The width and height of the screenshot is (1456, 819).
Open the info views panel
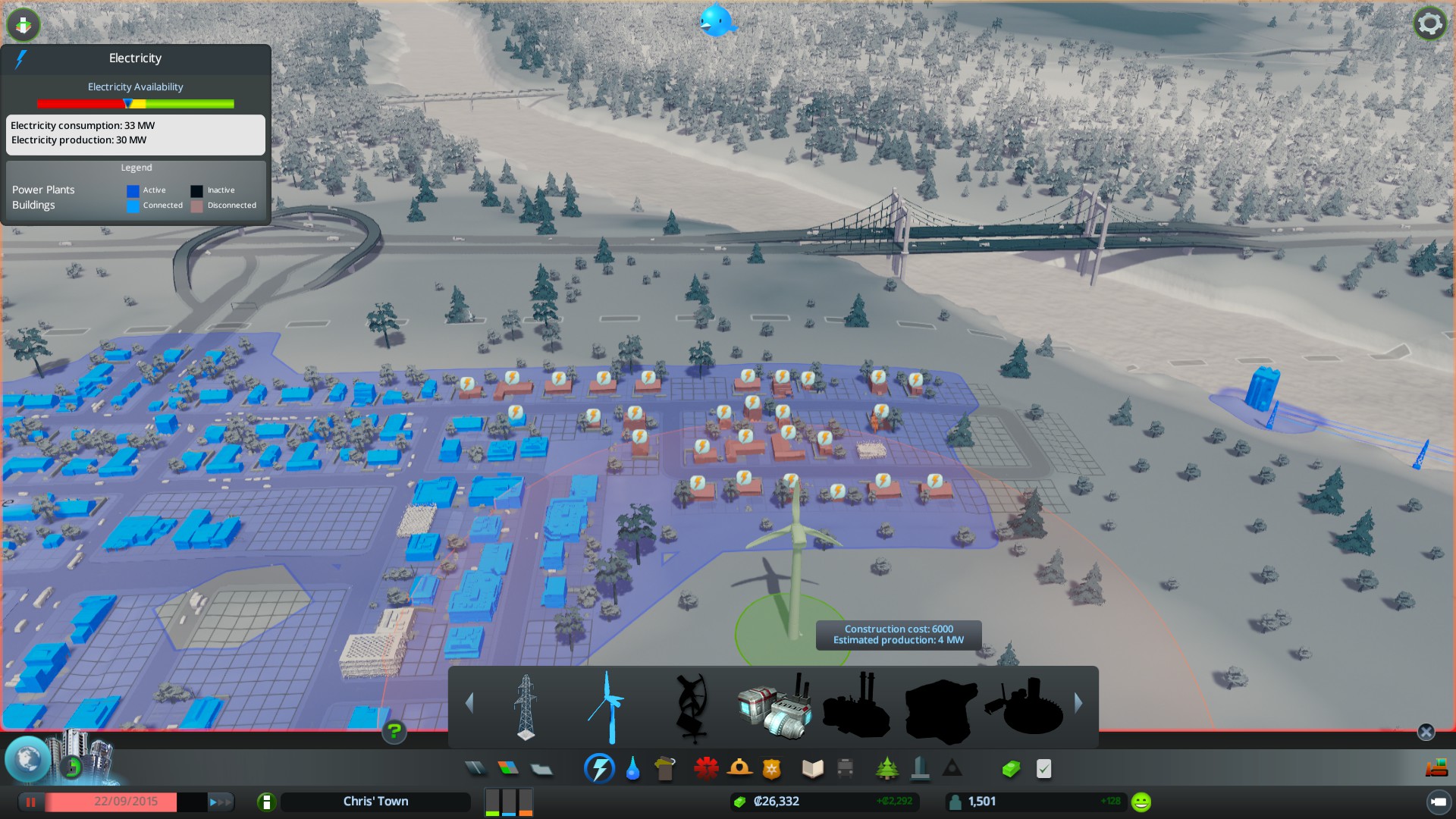point(24,24)
